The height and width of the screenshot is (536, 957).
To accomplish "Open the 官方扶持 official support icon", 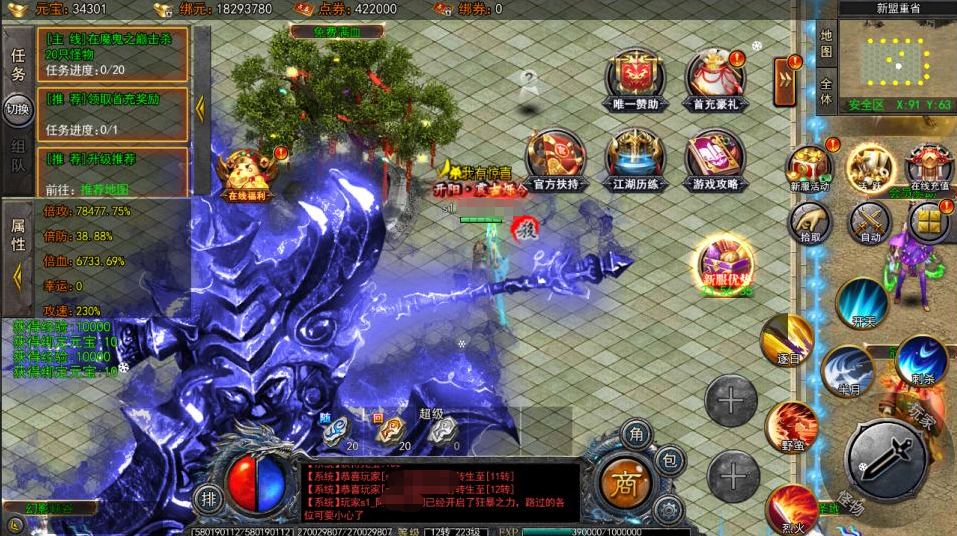I will click(x=556, y=162).
